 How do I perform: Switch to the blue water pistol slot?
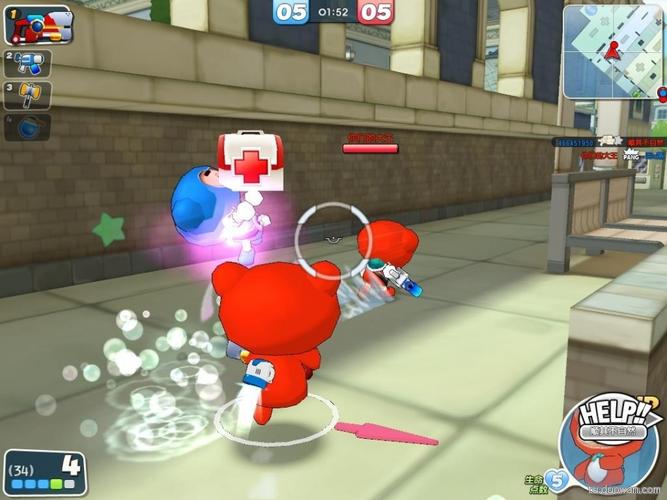click(x=28, y=63)
